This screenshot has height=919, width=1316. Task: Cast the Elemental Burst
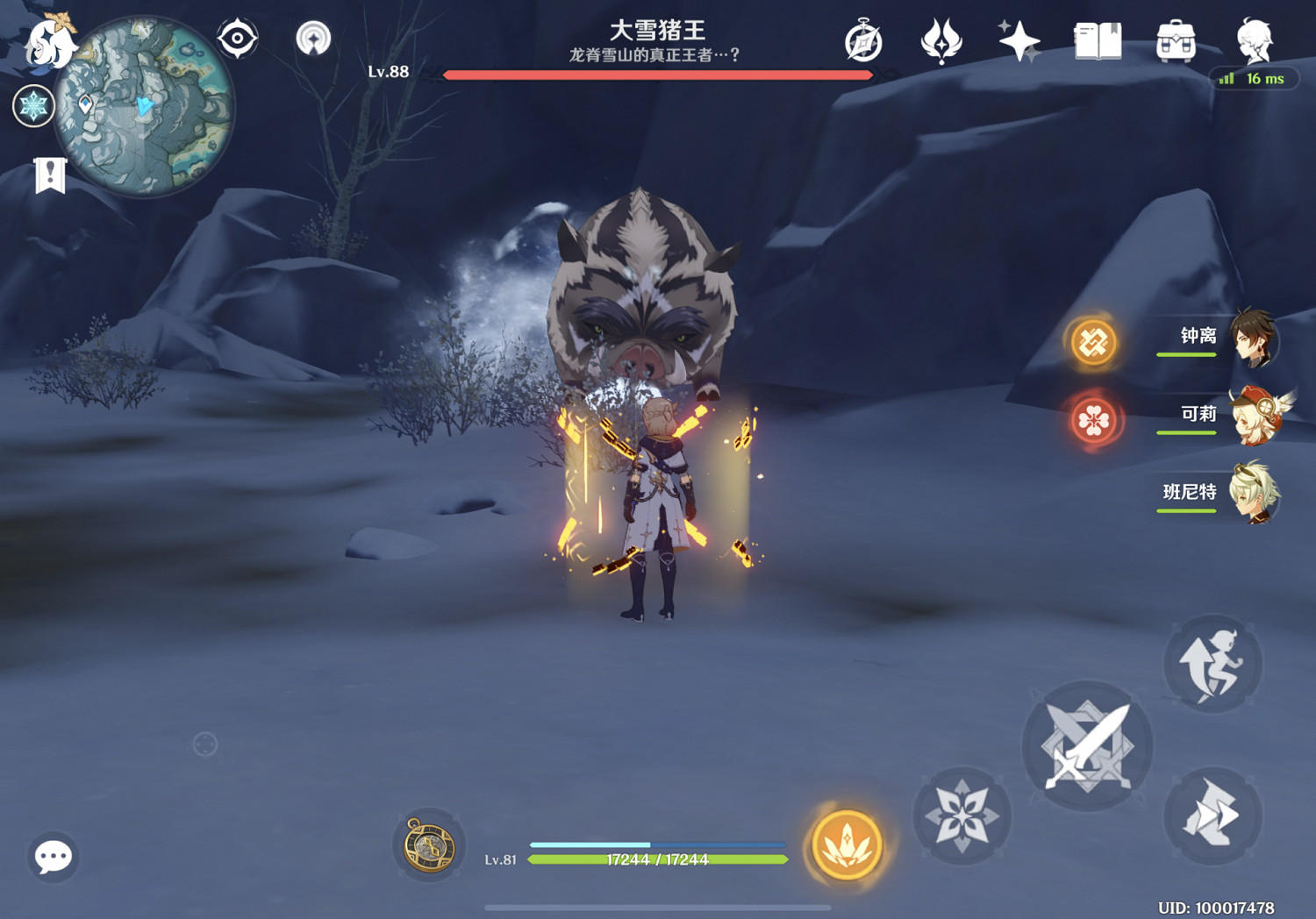coord(845,846)
